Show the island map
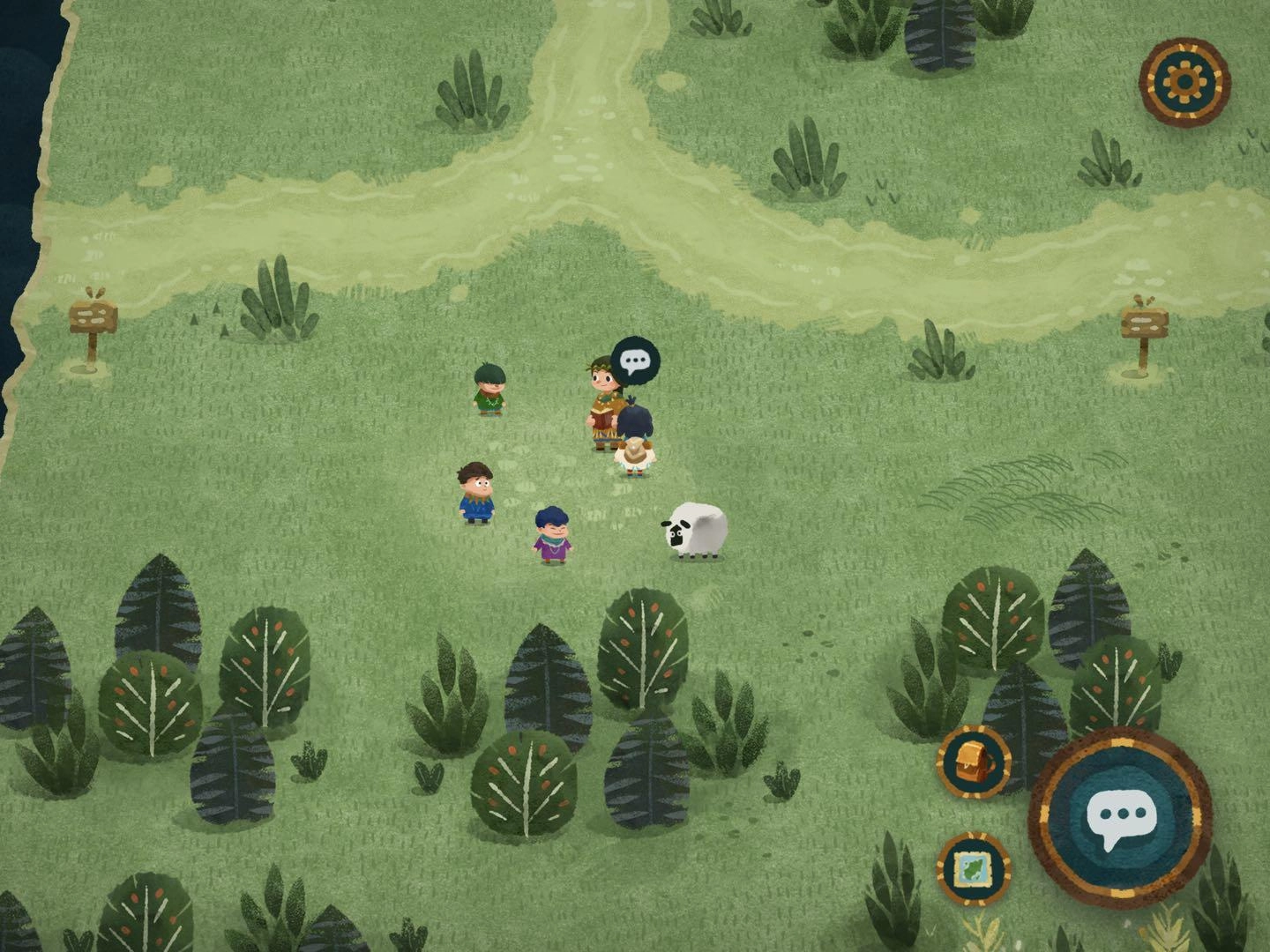The image size is (1270, 952). [973, 868]
